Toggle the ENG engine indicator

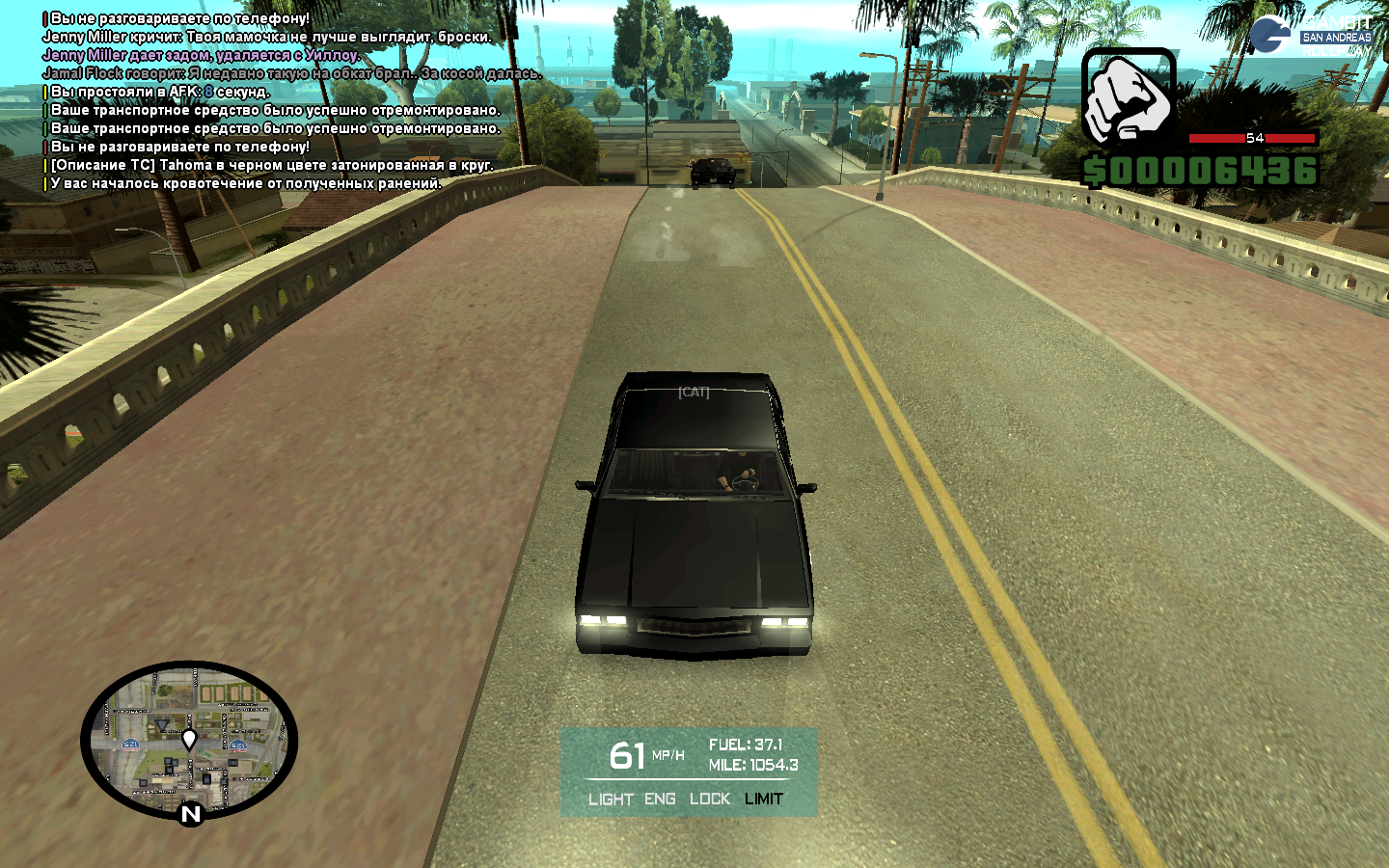660,800
